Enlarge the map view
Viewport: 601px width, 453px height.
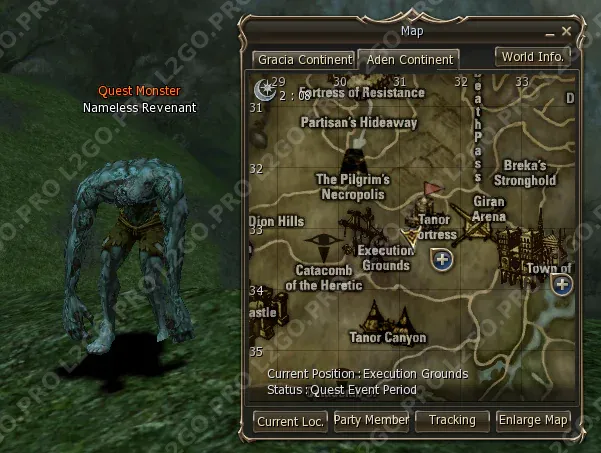pyautogui.click(x=533, y=420)
